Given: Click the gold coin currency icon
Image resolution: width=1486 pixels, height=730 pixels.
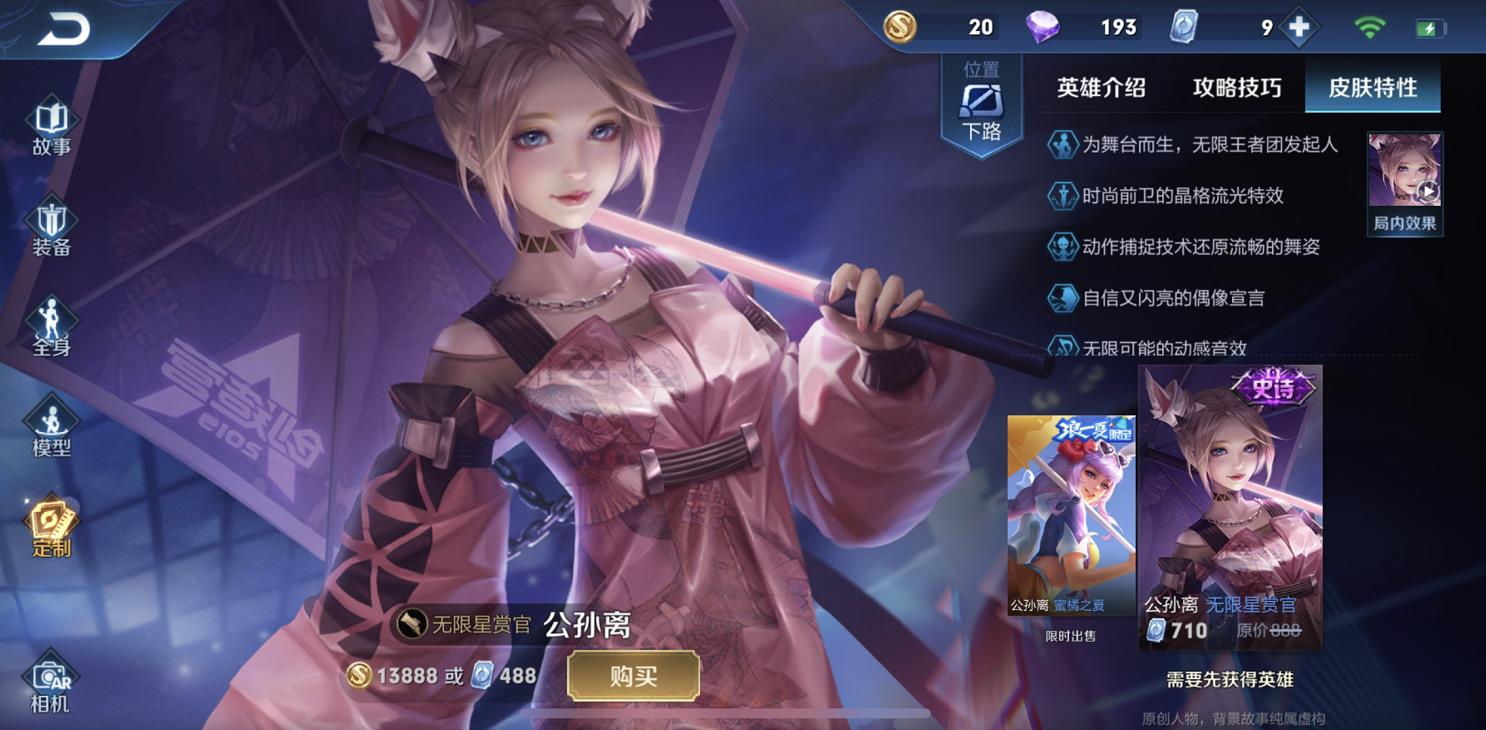Looking at the screenshot, I should (901, 28).
